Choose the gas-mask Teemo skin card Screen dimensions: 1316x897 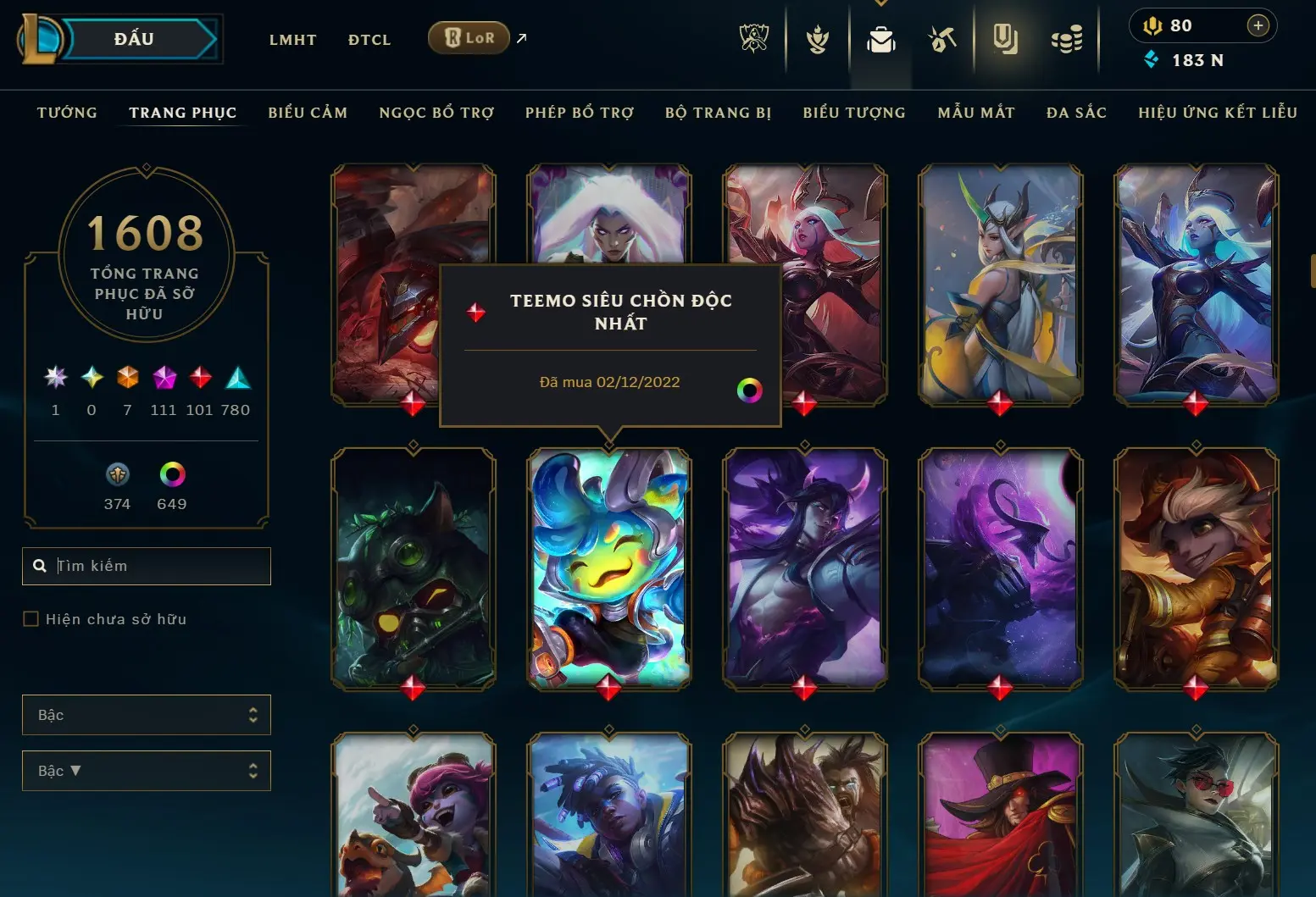tap(414, 568)
